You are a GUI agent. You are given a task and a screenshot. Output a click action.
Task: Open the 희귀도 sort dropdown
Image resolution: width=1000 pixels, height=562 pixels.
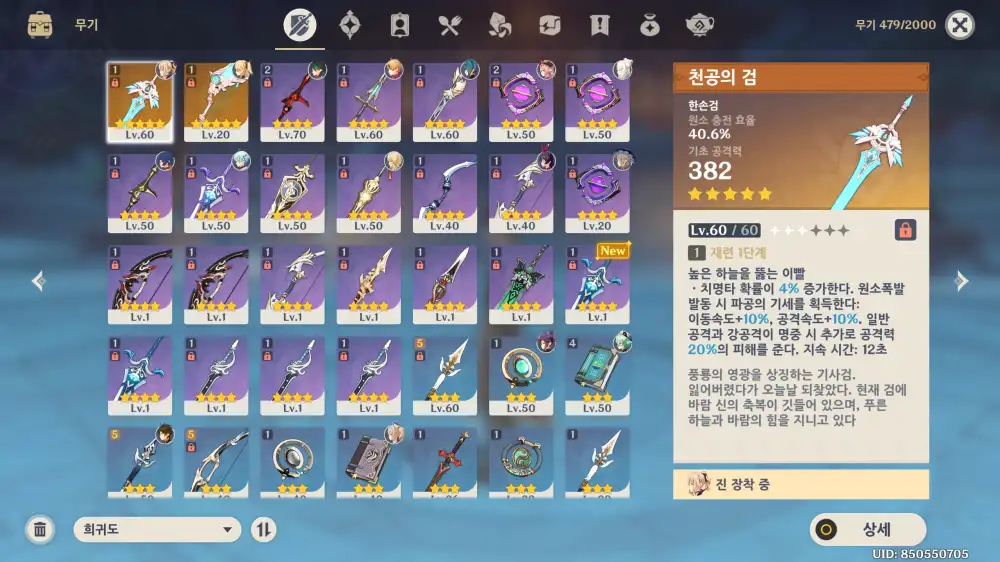[x=157, y=530]
